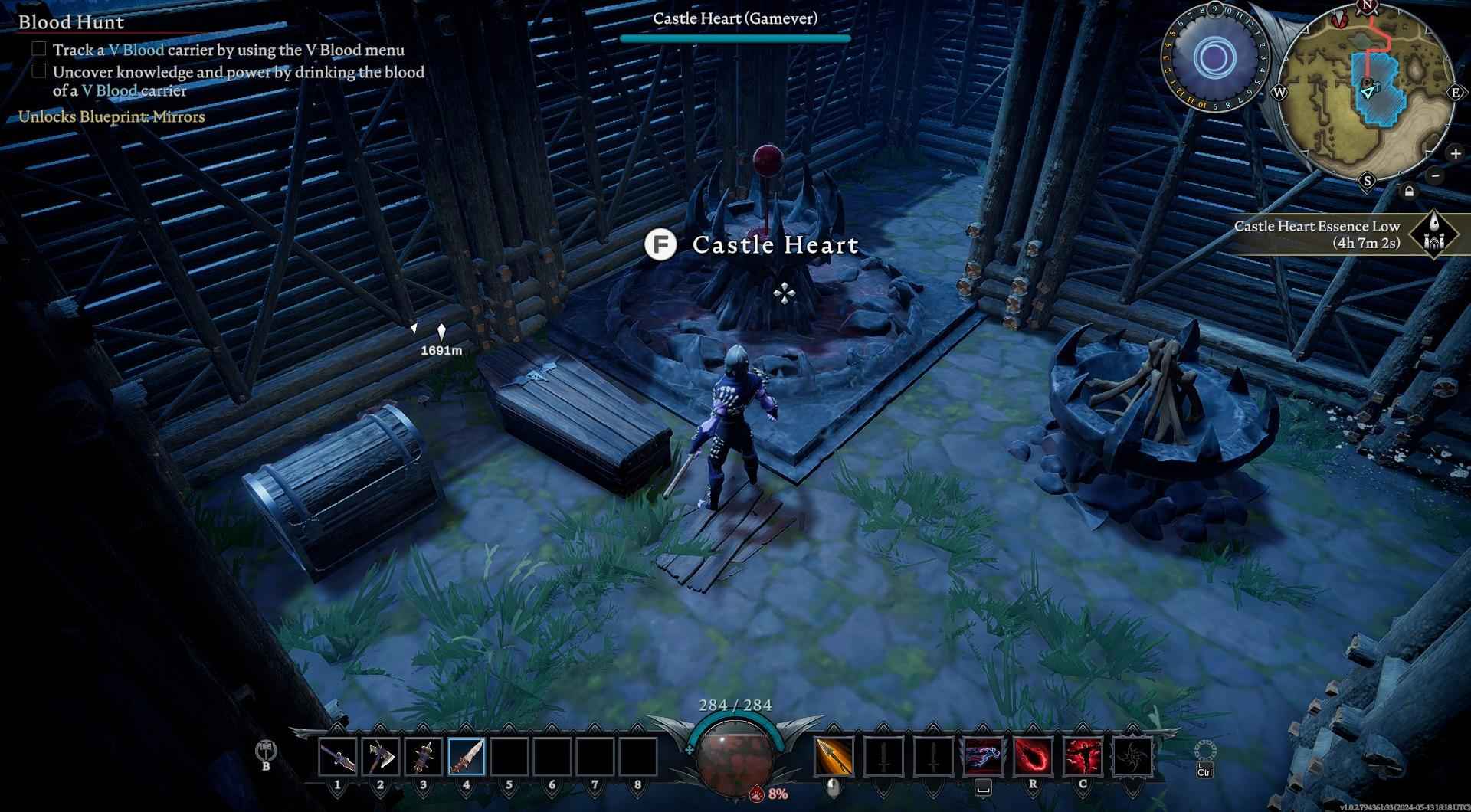Check the day-night cycle clock
The image size is (1471, 812).
pyautogui.click(x=1213, y=58)
